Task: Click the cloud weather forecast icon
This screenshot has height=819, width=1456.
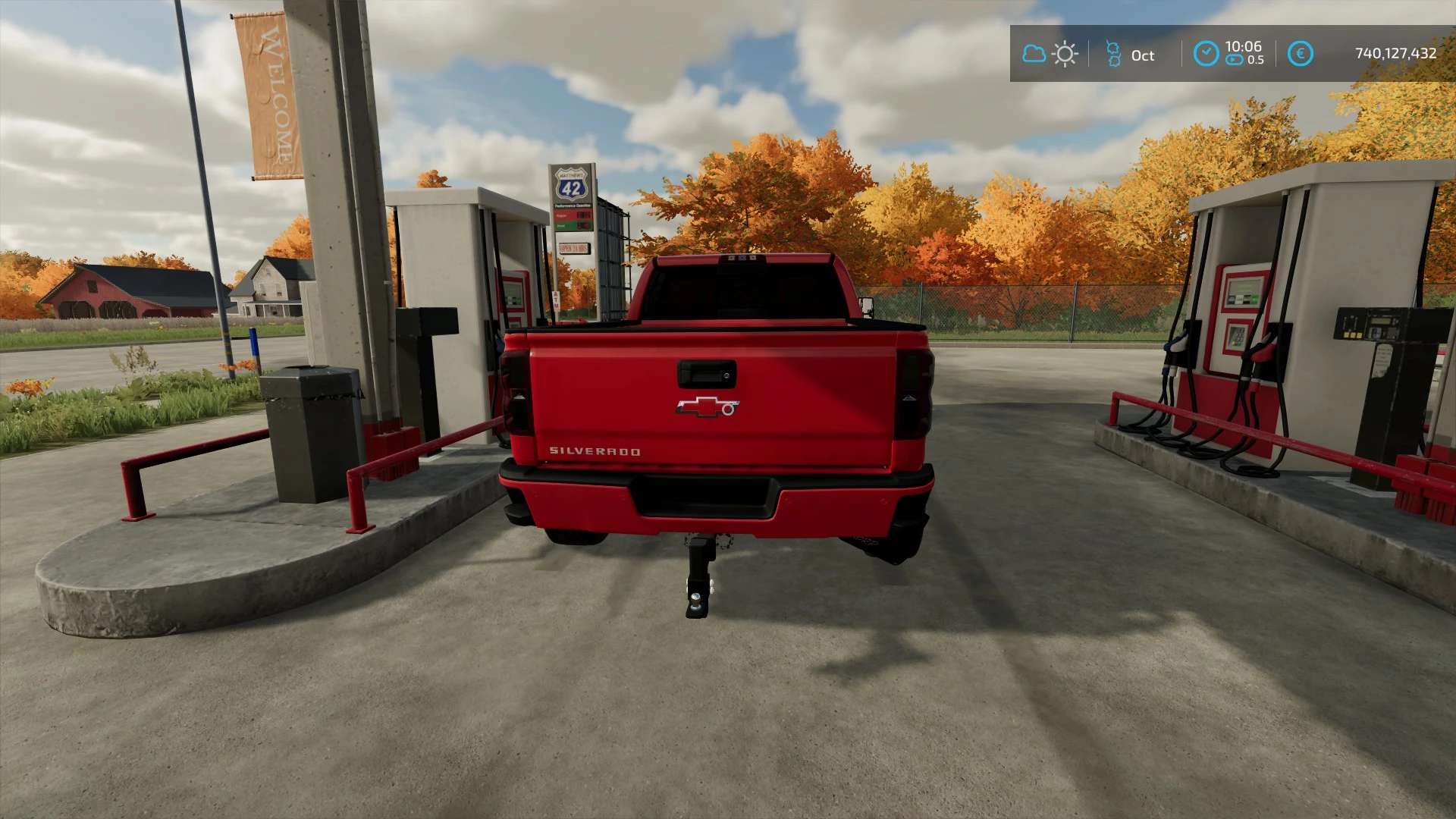Action: click(x=1034, y=54)
